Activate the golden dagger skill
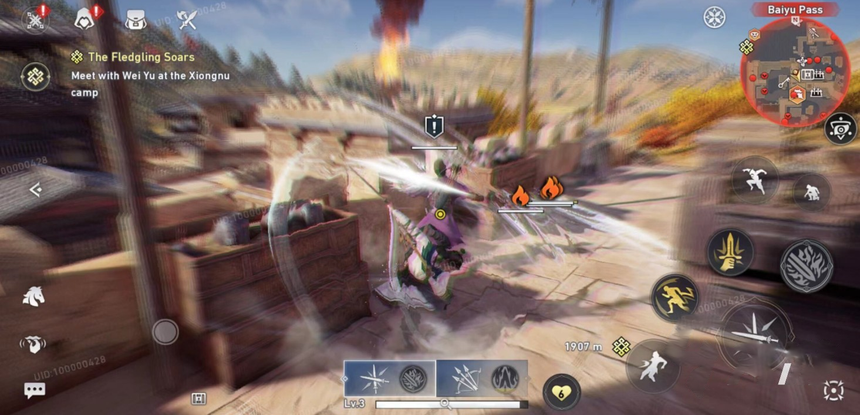 [x=730, y=251]
